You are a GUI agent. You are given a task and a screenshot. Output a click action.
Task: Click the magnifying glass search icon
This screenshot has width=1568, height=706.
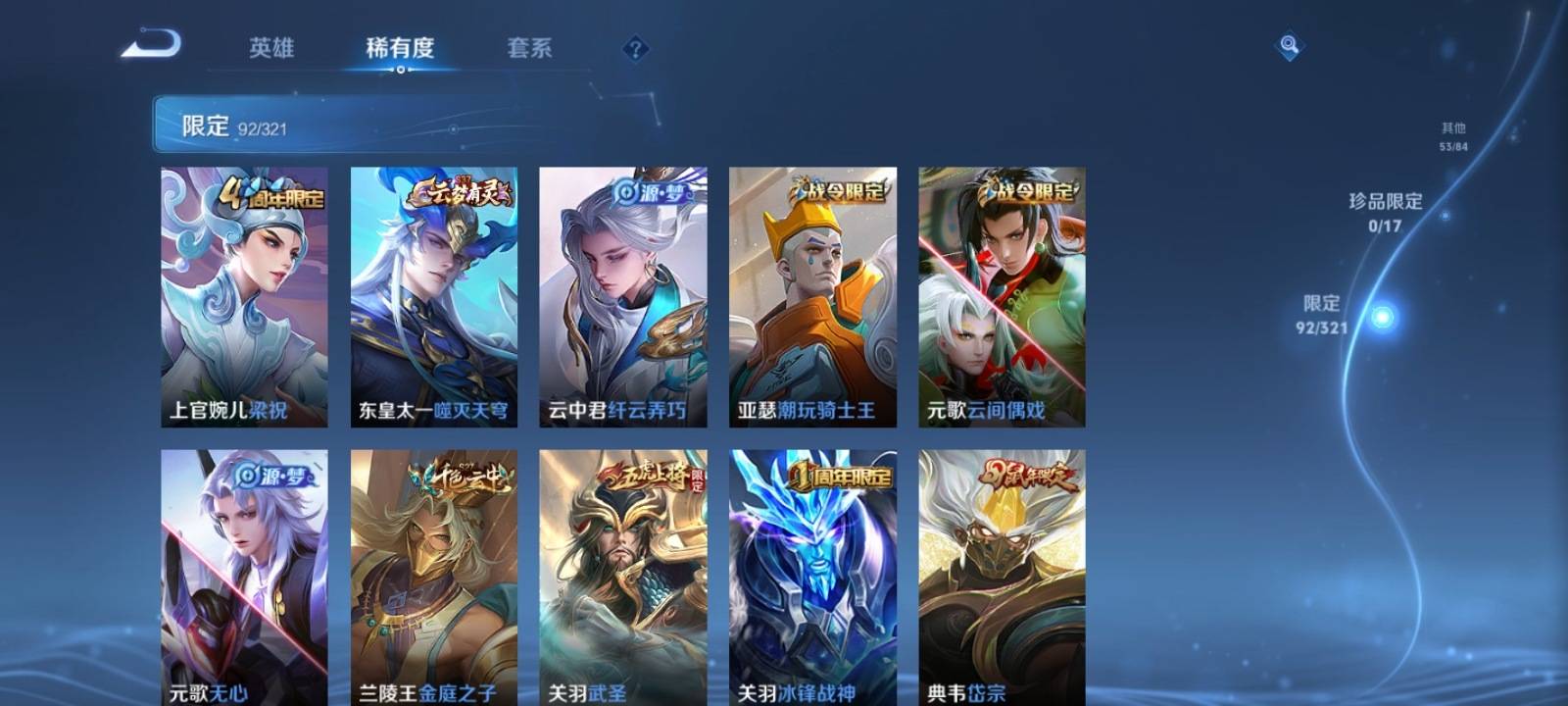[x=1289, y=45]
